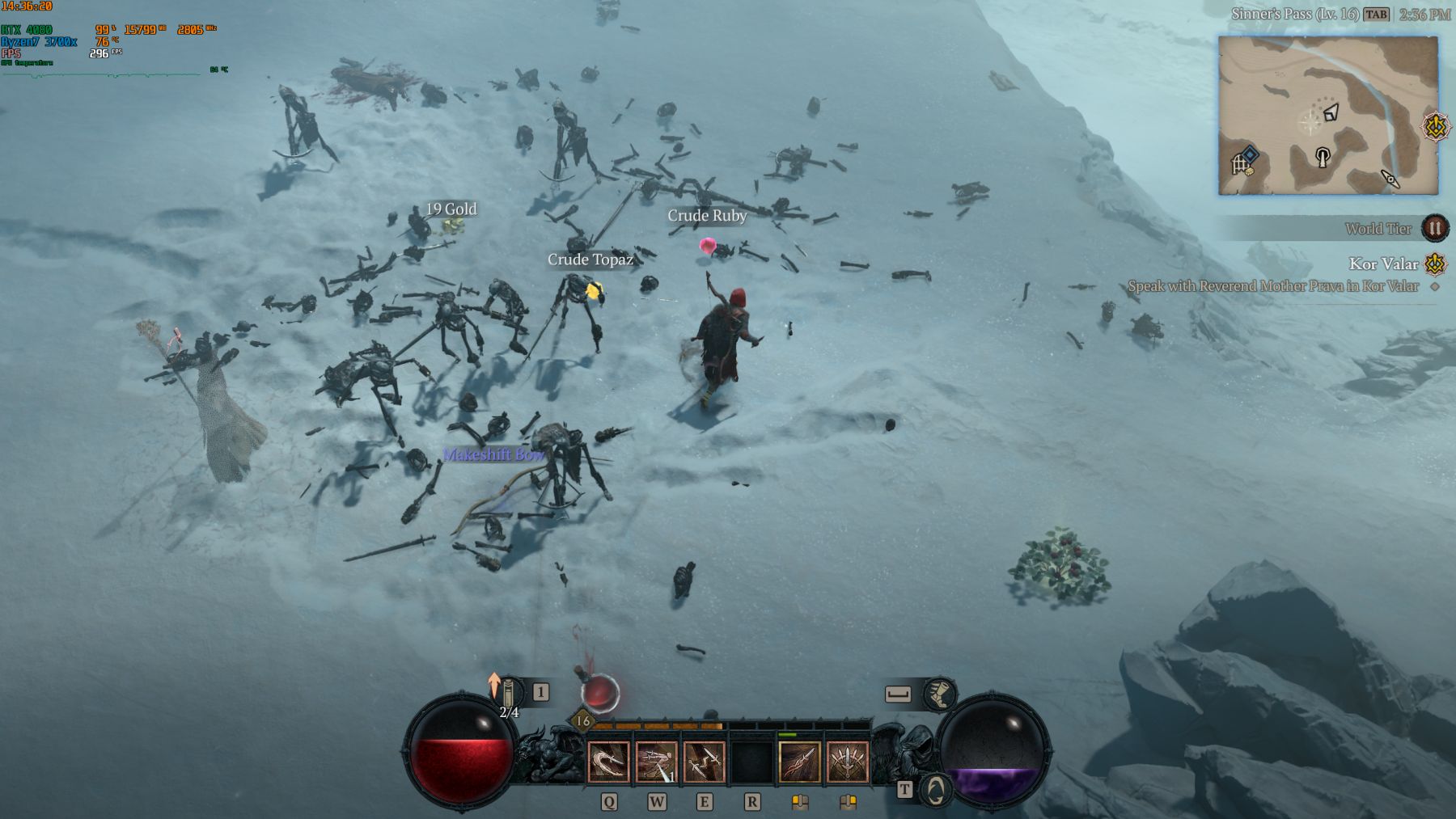This screenshot has height=819, width=1456.
Task: Activate the curved blade skill slot
Action: [608, 762]
